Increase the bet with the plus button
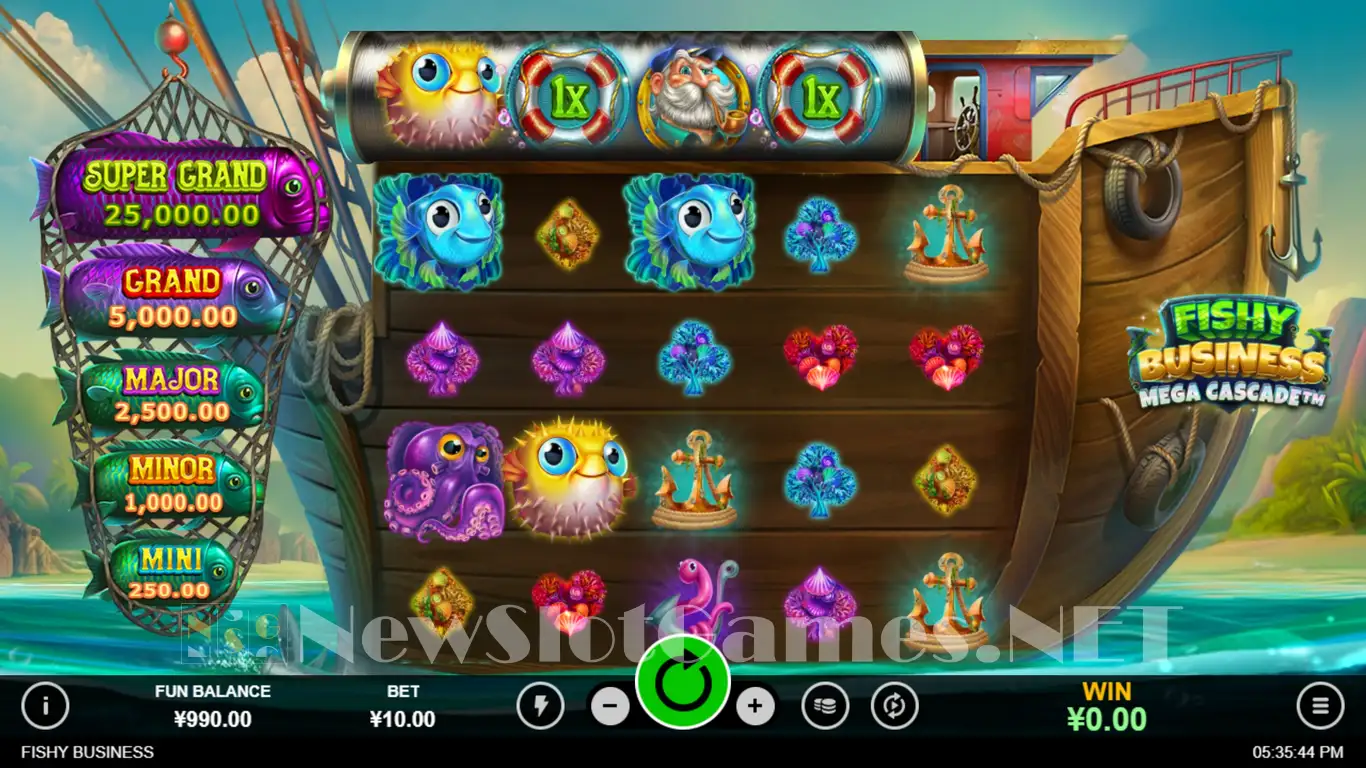The height and width of the screenshot is (768, 1366). [755, 707]
